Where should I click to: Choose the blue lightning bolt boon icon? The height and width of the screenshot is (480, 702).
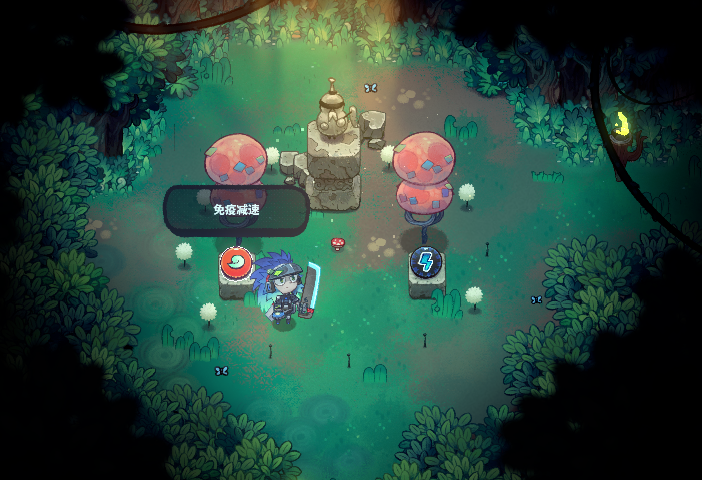[426, 263]
